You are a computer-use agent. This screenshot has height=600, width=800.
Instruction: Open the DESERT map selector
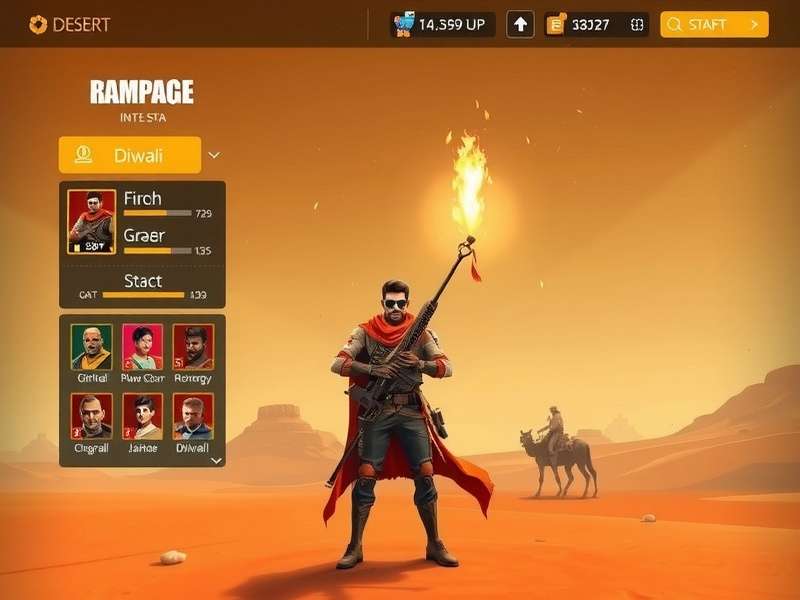click(x=72, y=24)
